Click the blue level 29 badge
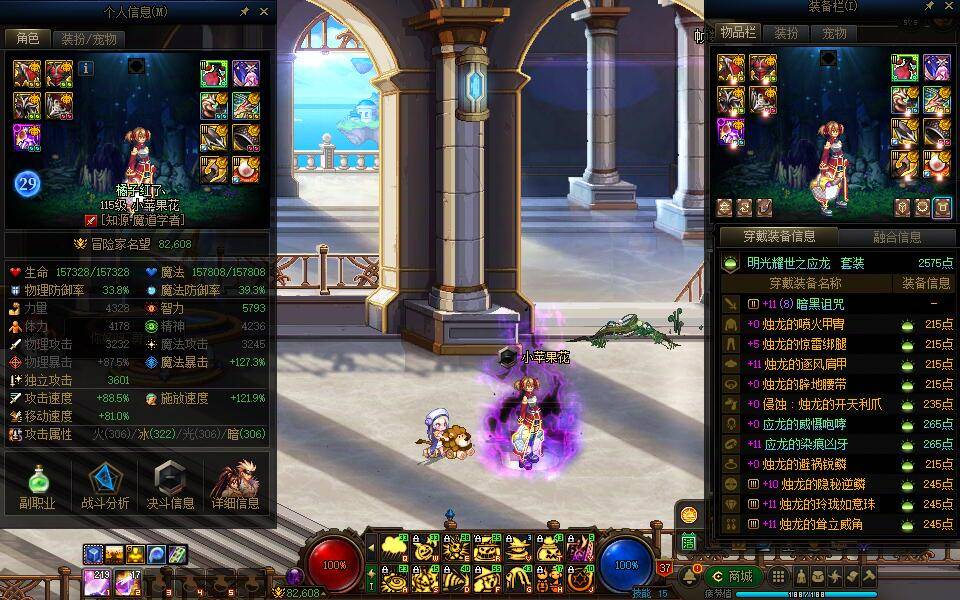Screen dimensions: 960x600 click(x=26, y=183)
